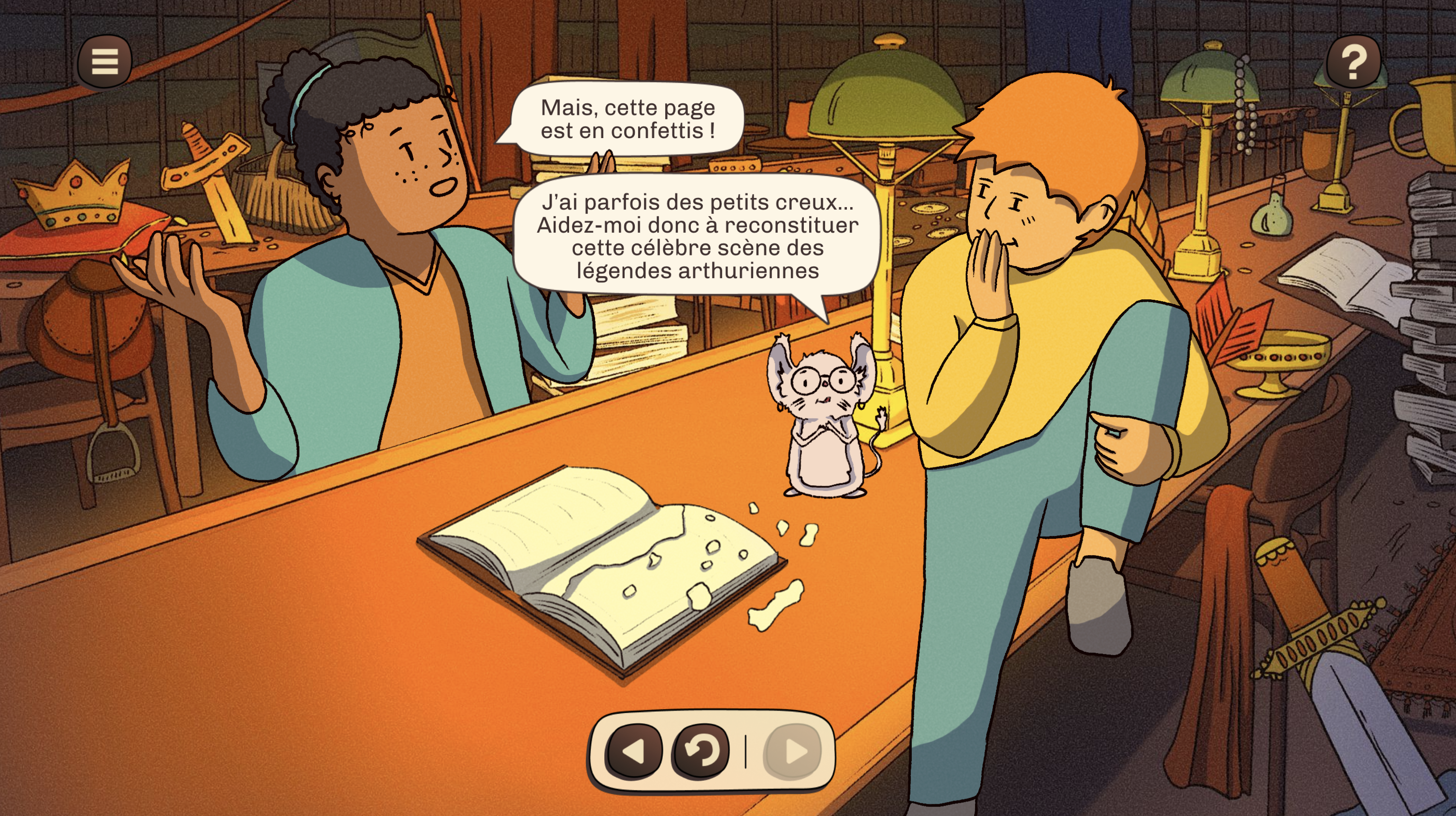
Task: Advance with the right arrow button
Action: pyautogui.click(x=792, y=751)
